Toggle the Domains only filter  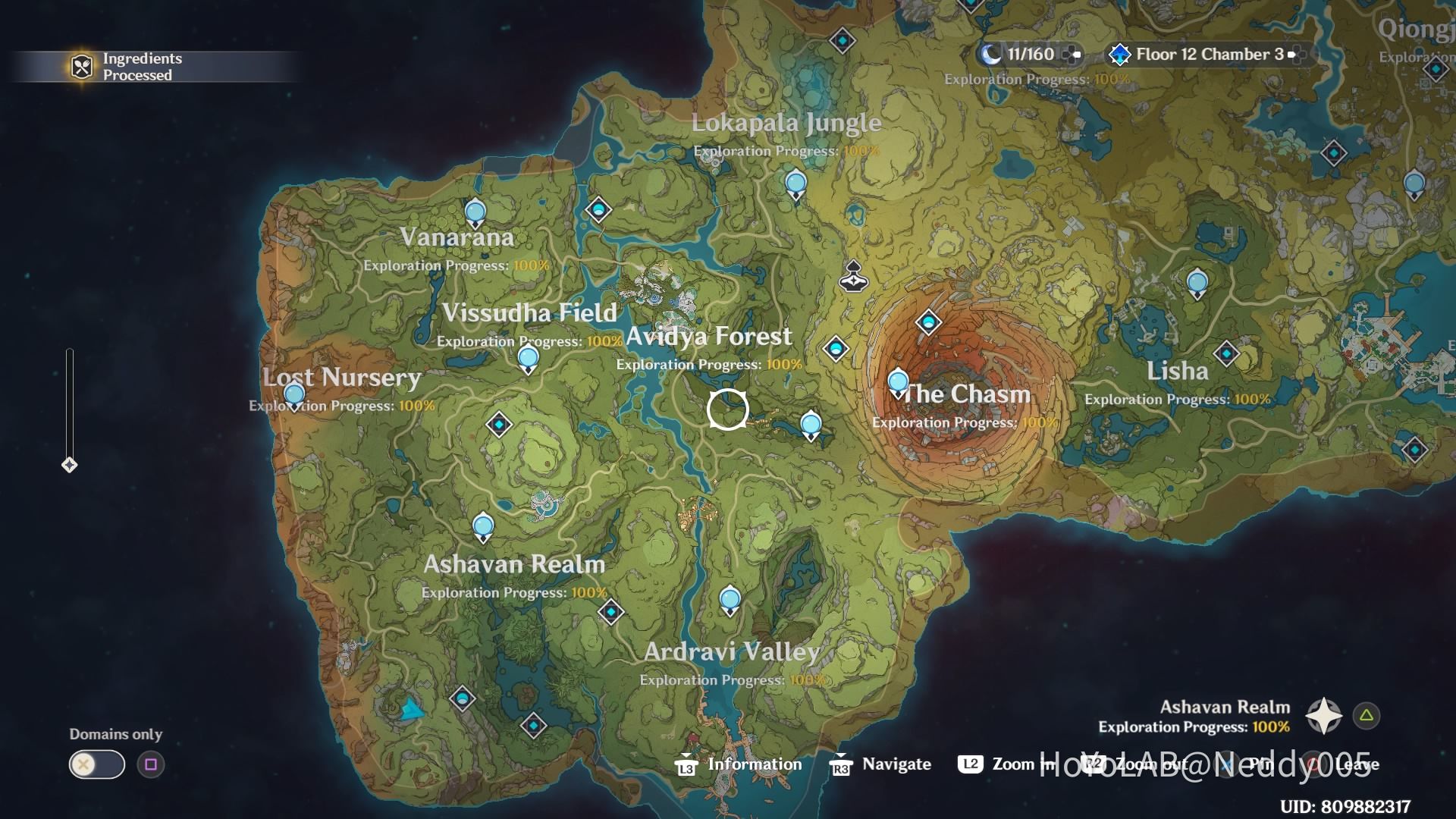[x=96, y=764]
